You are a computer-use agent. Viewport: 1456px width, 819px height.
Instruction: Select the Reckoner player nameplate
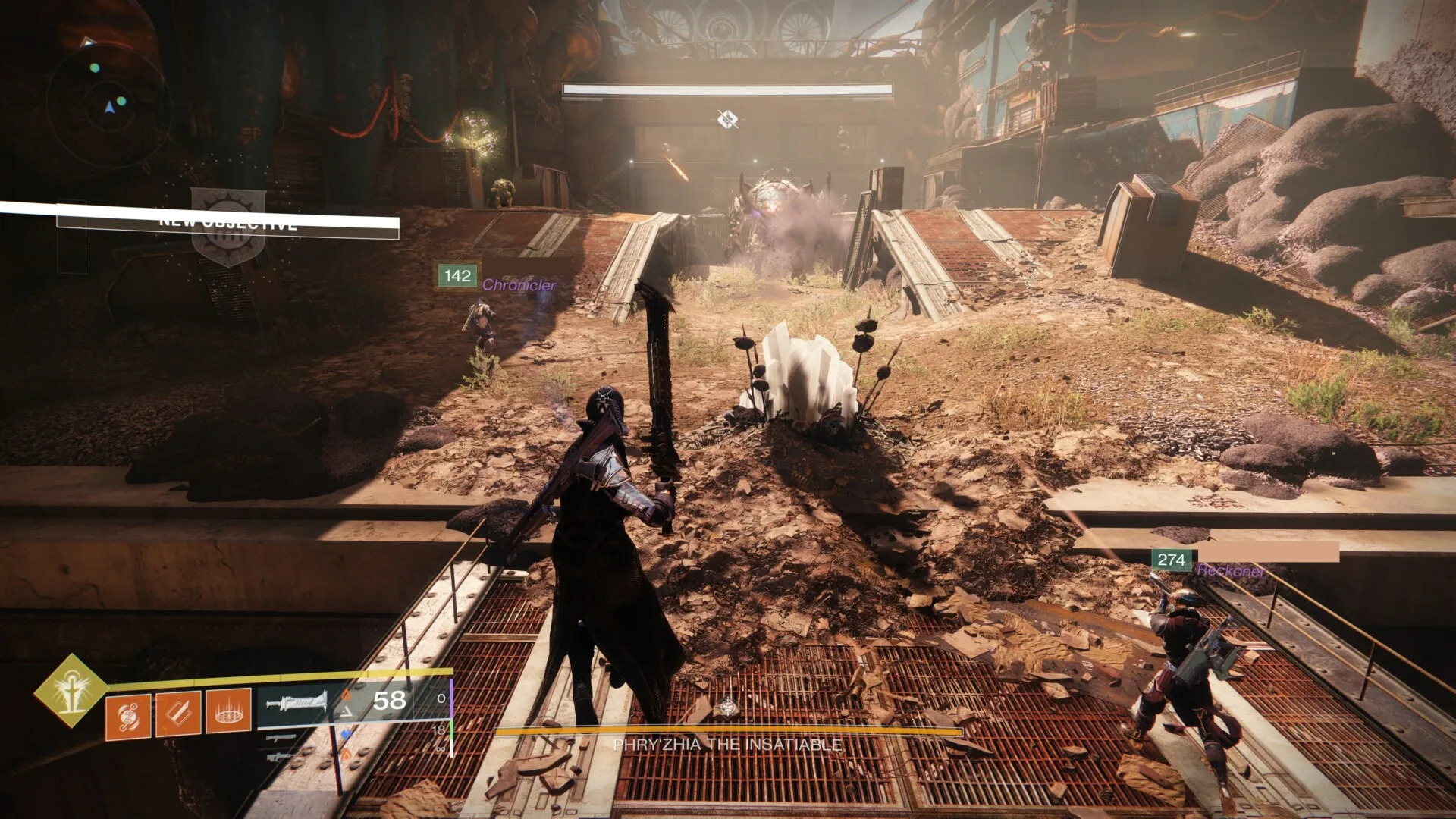[1231, 570]
